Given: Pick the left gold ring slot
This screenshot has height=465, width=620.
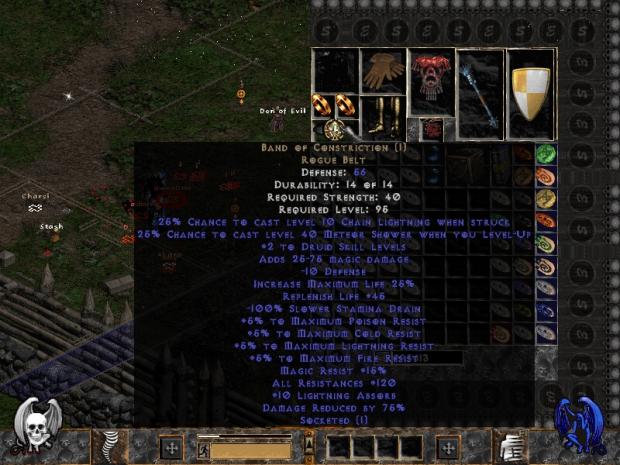Looking at the screenshot, I should tap(323, 103).
